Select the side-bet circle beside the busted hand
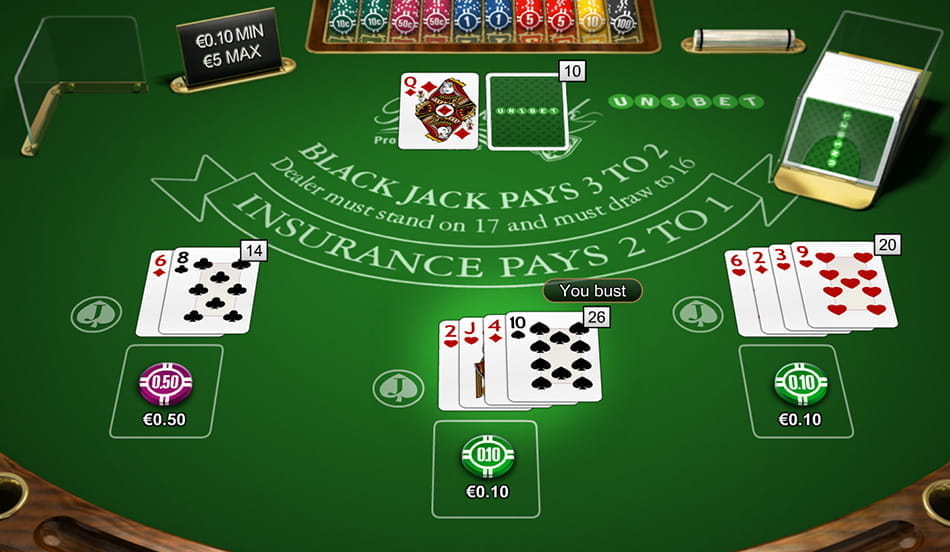The image size is (950, 552). (398, 387)
